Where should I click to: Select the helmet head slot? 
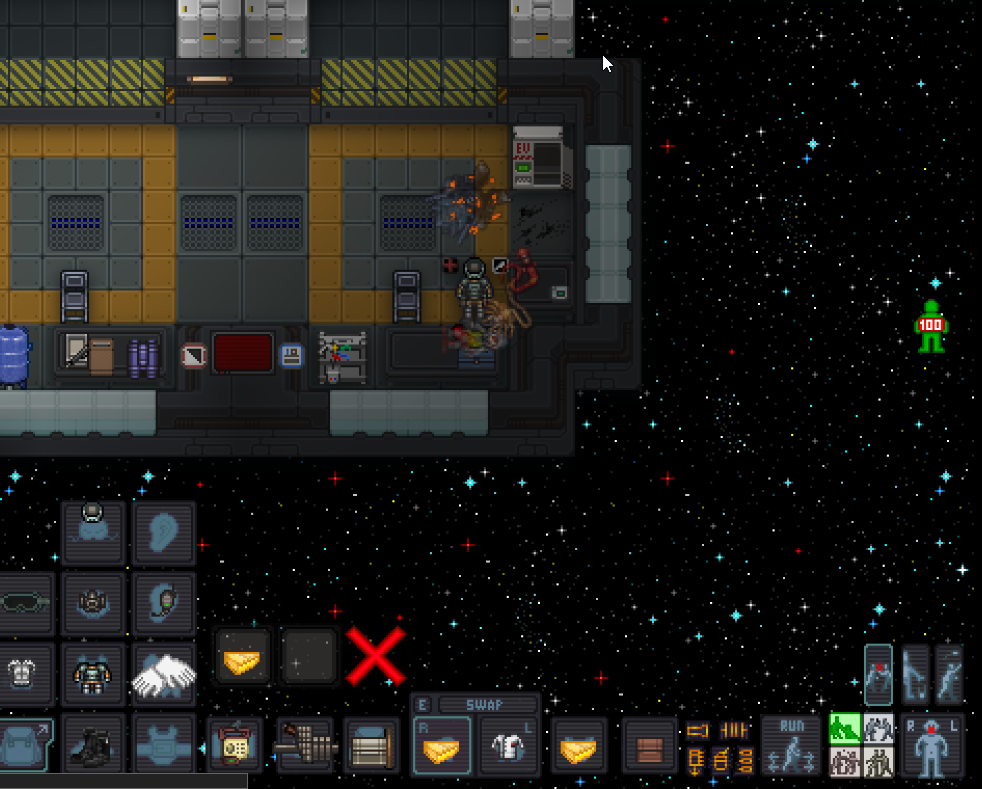pos(93,531)
